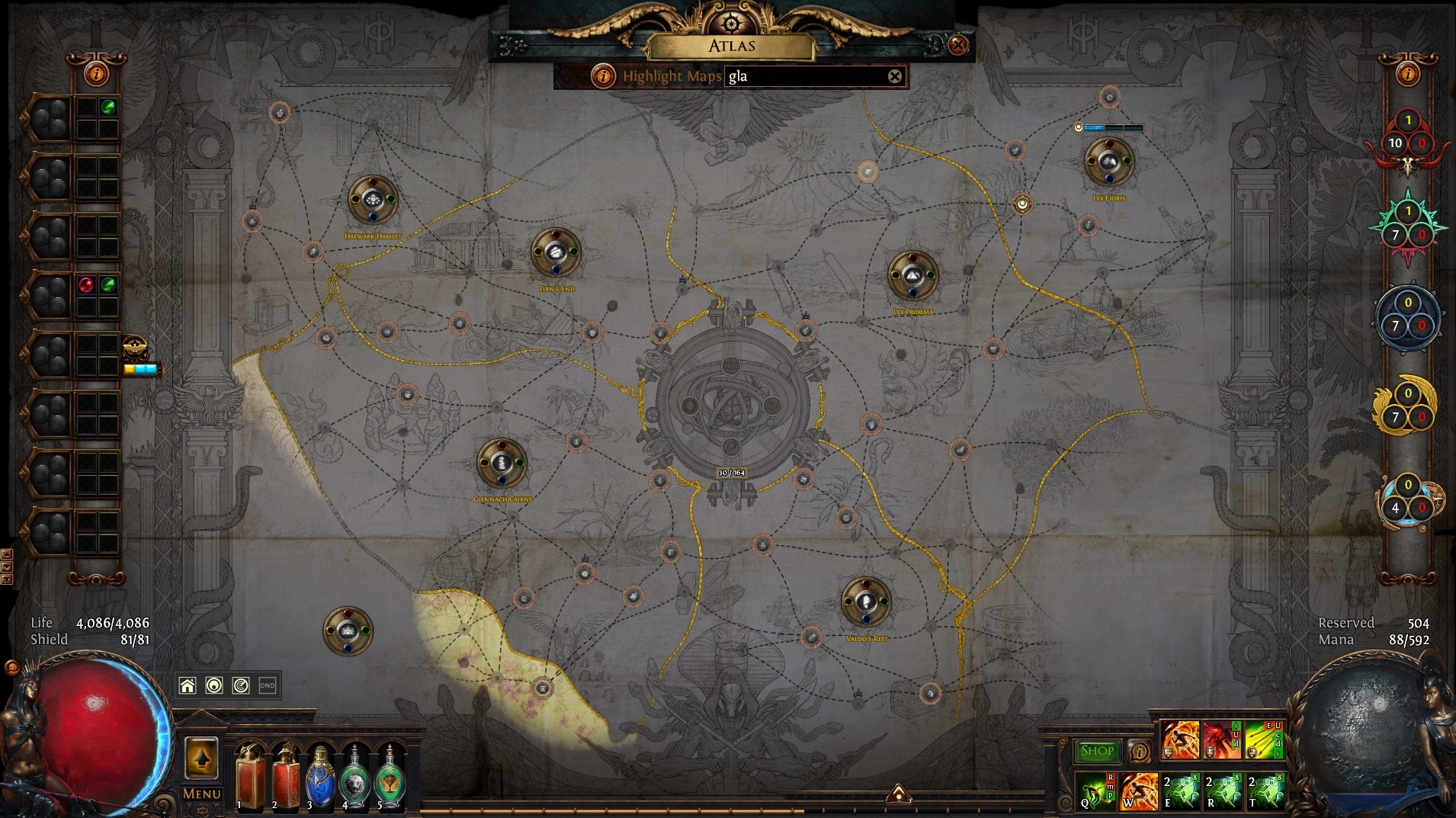Click the speech-bubble info button beside Shop
This screenshot has height=818, width=1456.
point(1139,752)
